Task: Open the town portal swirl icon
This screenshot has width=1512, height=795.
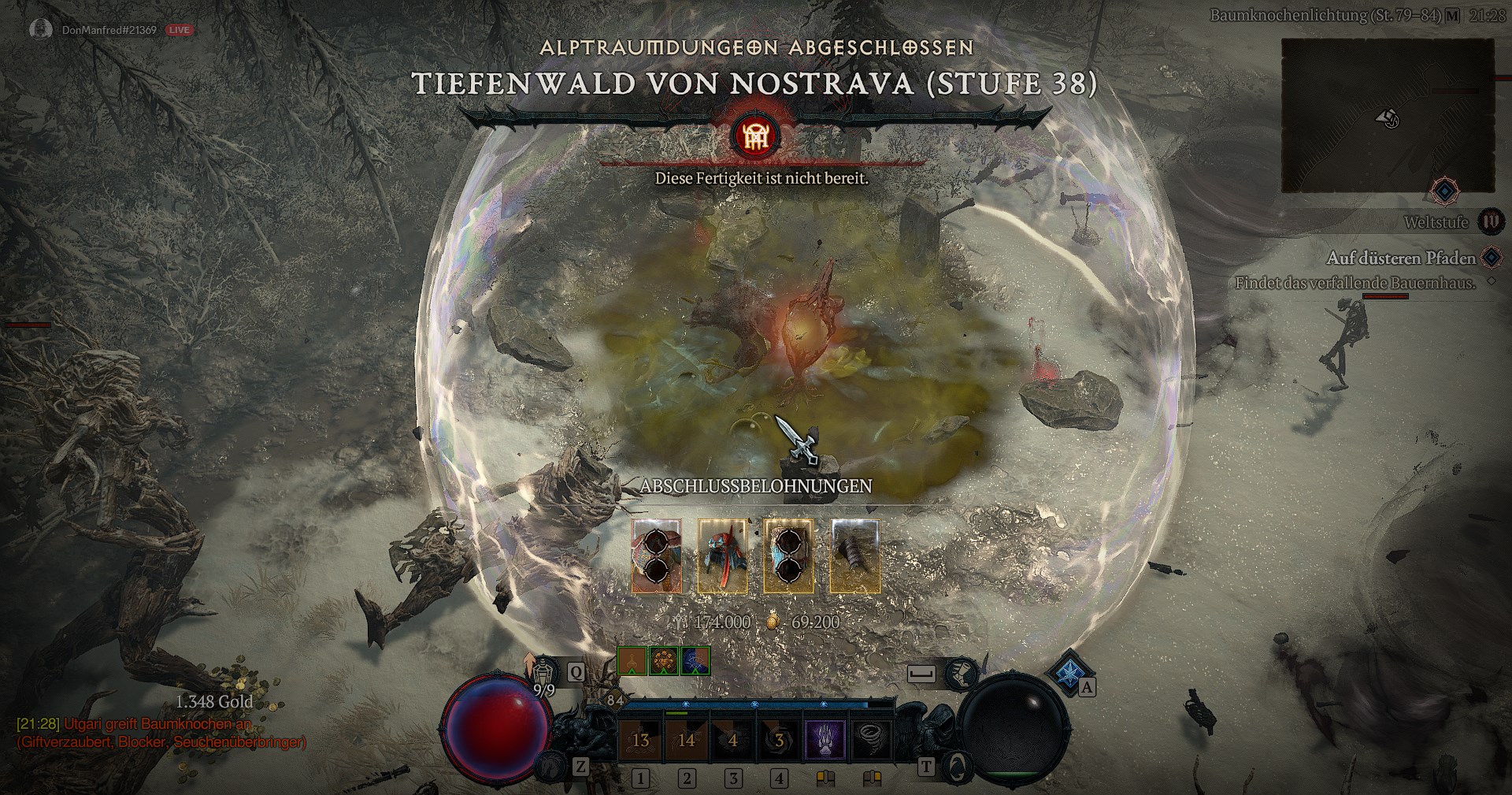Action: (x=955, y=765)
